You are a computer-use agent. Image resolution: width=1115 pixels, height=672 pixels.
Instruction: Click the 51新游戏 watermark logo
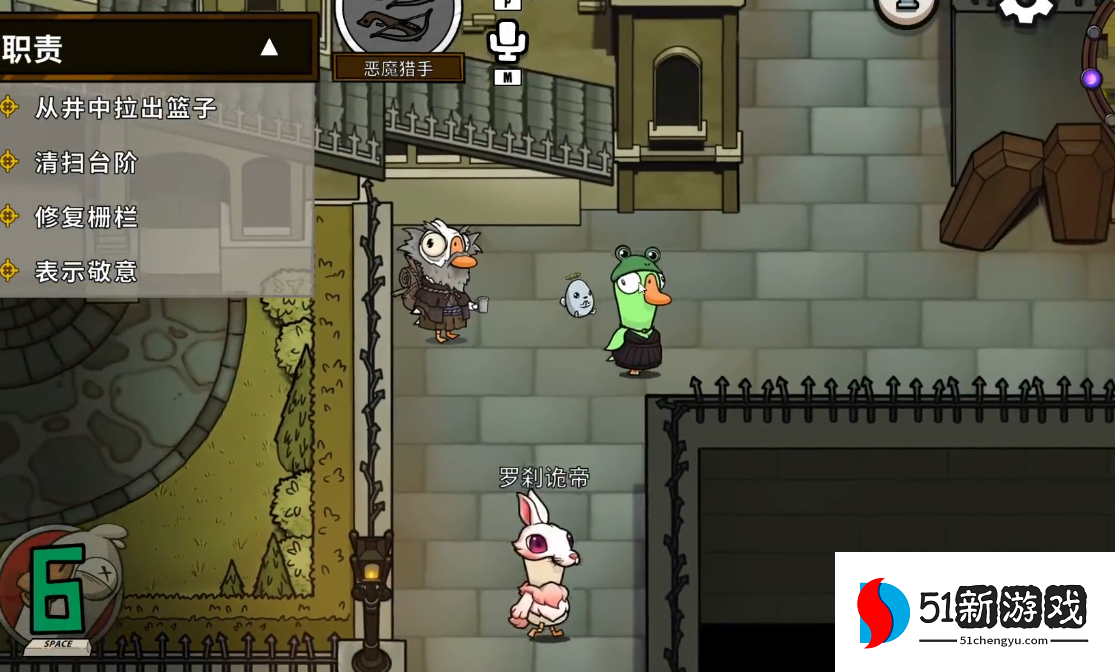coord(973,612)
